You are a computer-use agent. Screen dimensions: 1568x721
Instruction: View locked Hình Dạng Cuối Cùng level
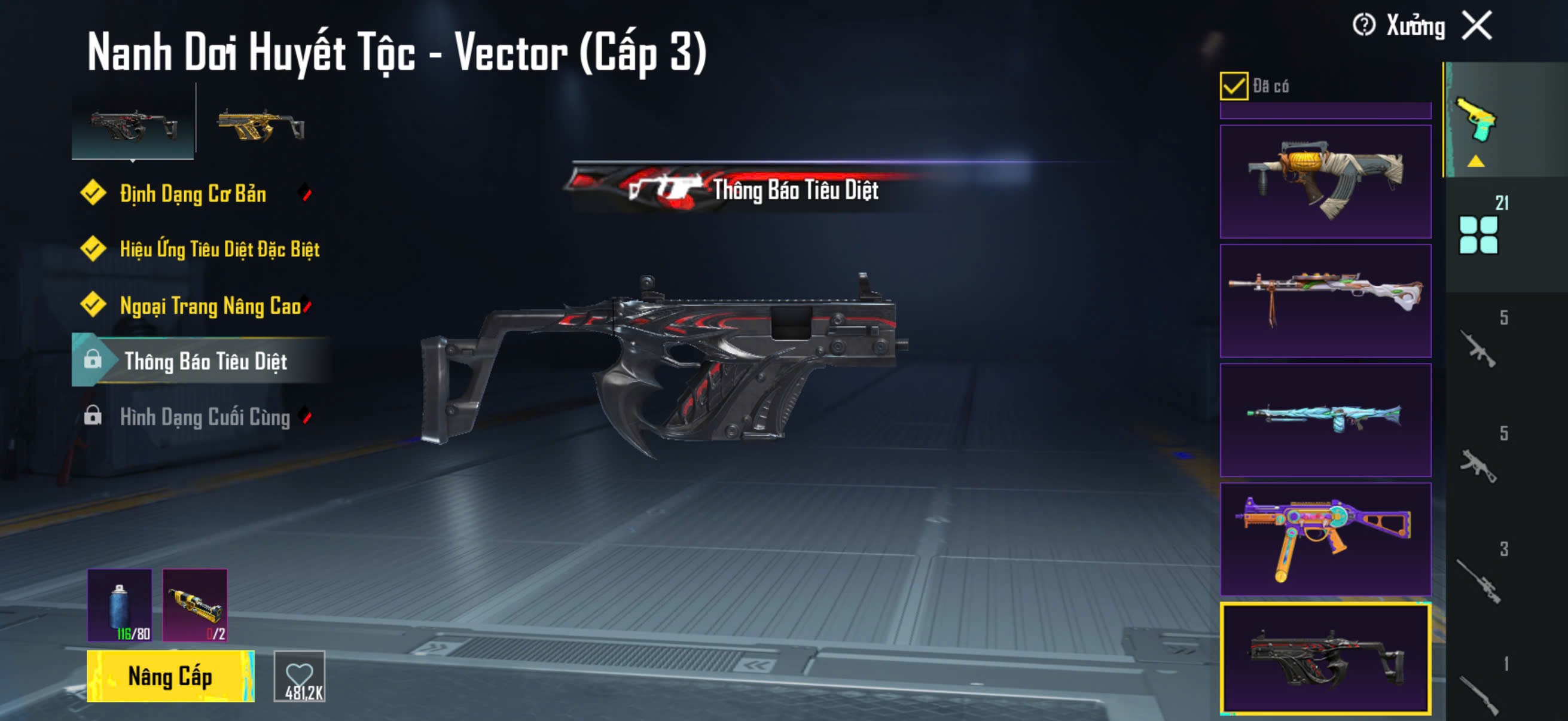tap(205, 417)
